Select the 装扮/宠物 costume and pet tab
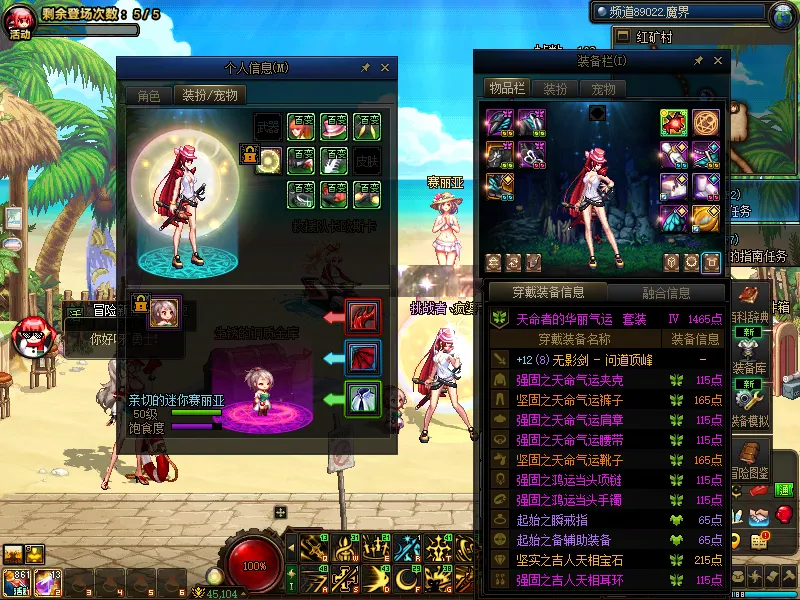This screenshot has width=800, height=600. click(209, 96)
